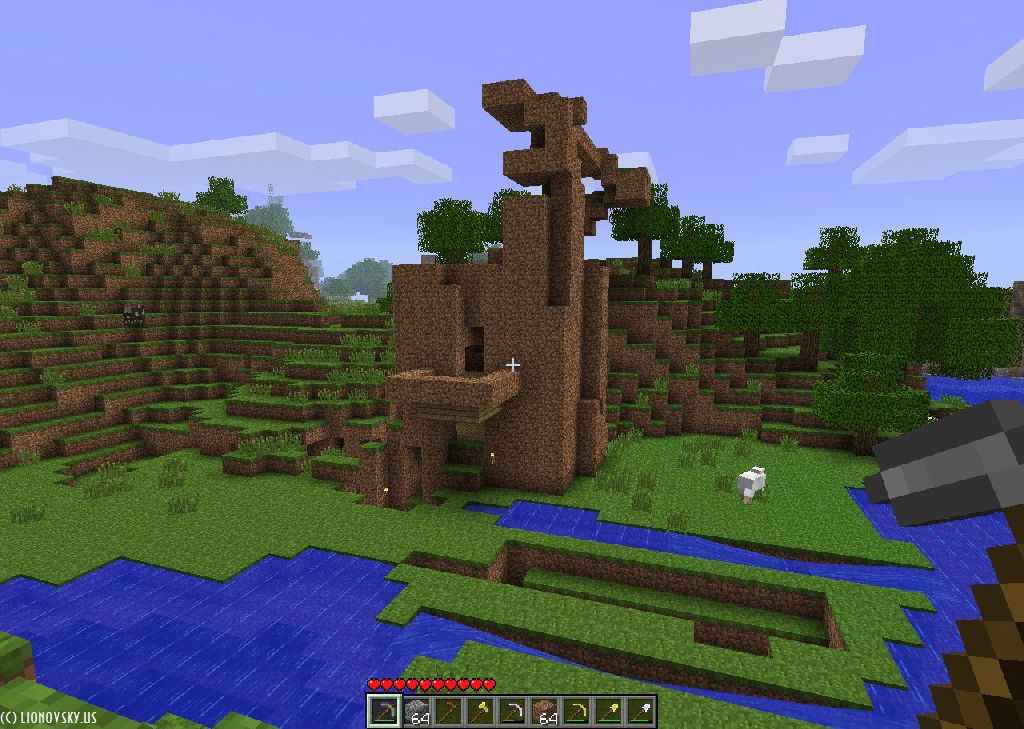Select the golden axe hotbar slot
Screen dimensions: 1024x729
[x=479, y=711]
